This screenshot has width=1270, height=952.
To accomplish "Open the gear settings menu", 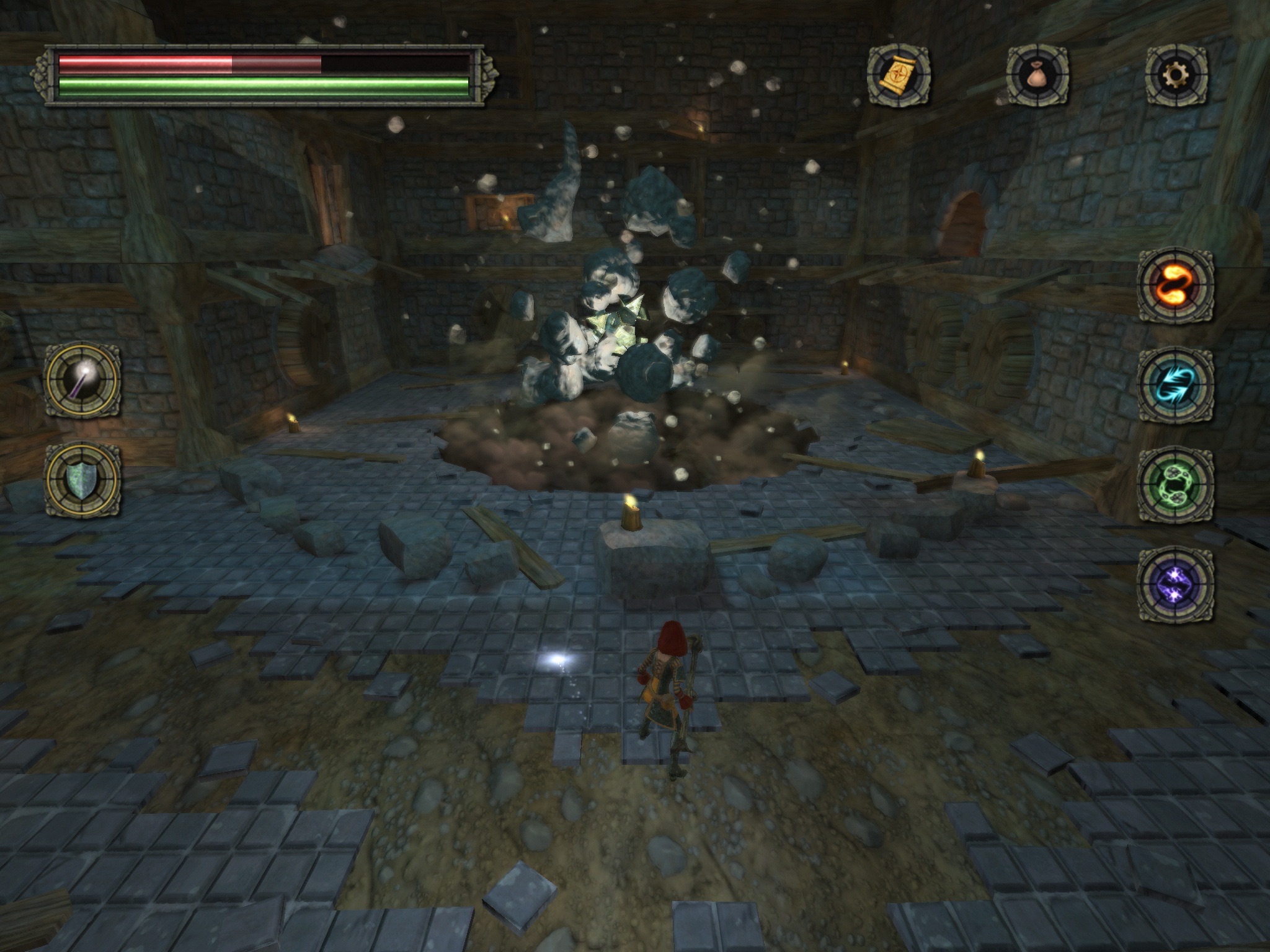I will (x=1176, y=76).
